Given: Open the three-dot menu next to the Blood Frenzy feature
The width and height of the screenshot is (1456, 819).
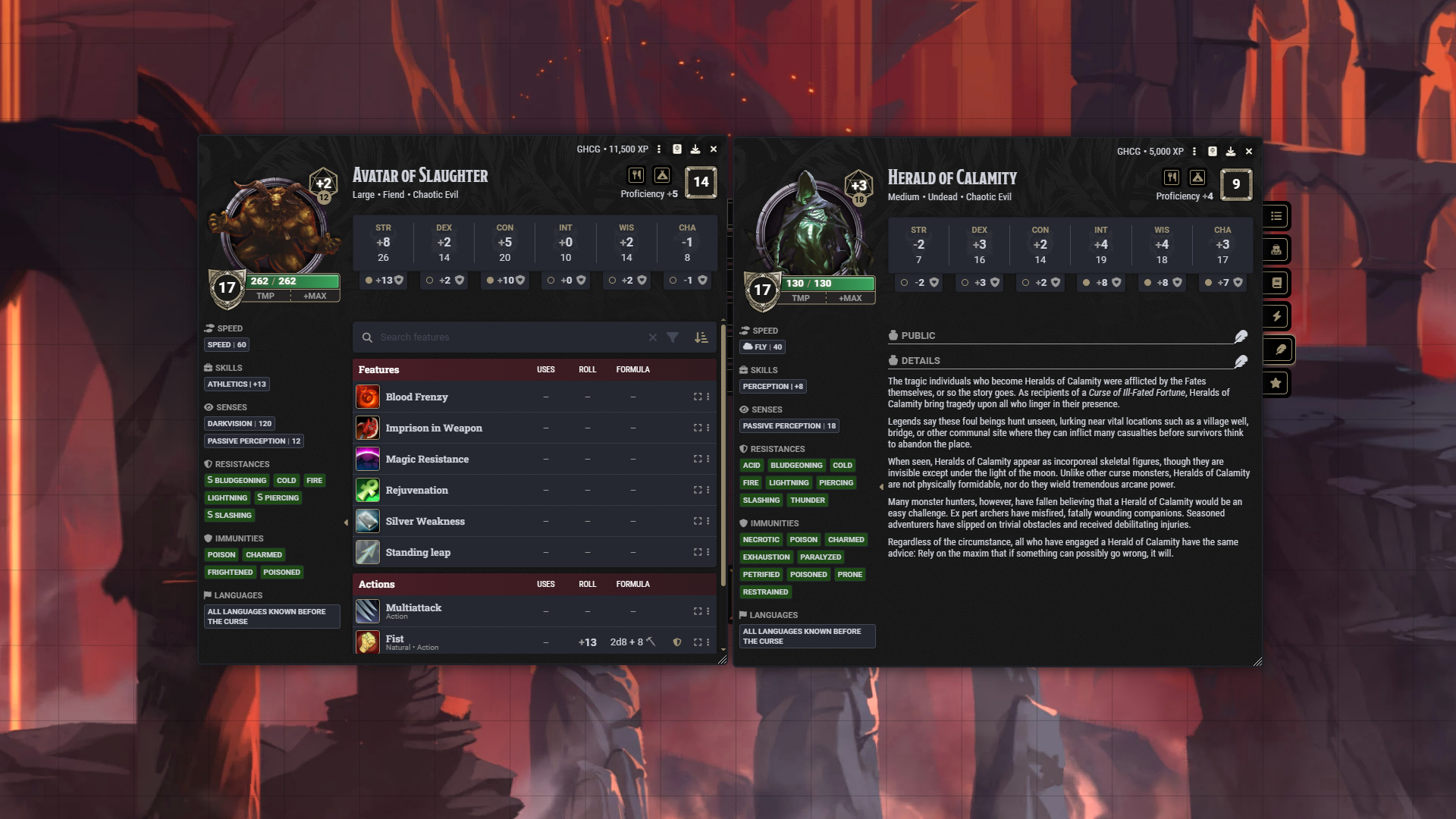Looking at the screenshot, I should coord(708,397).
